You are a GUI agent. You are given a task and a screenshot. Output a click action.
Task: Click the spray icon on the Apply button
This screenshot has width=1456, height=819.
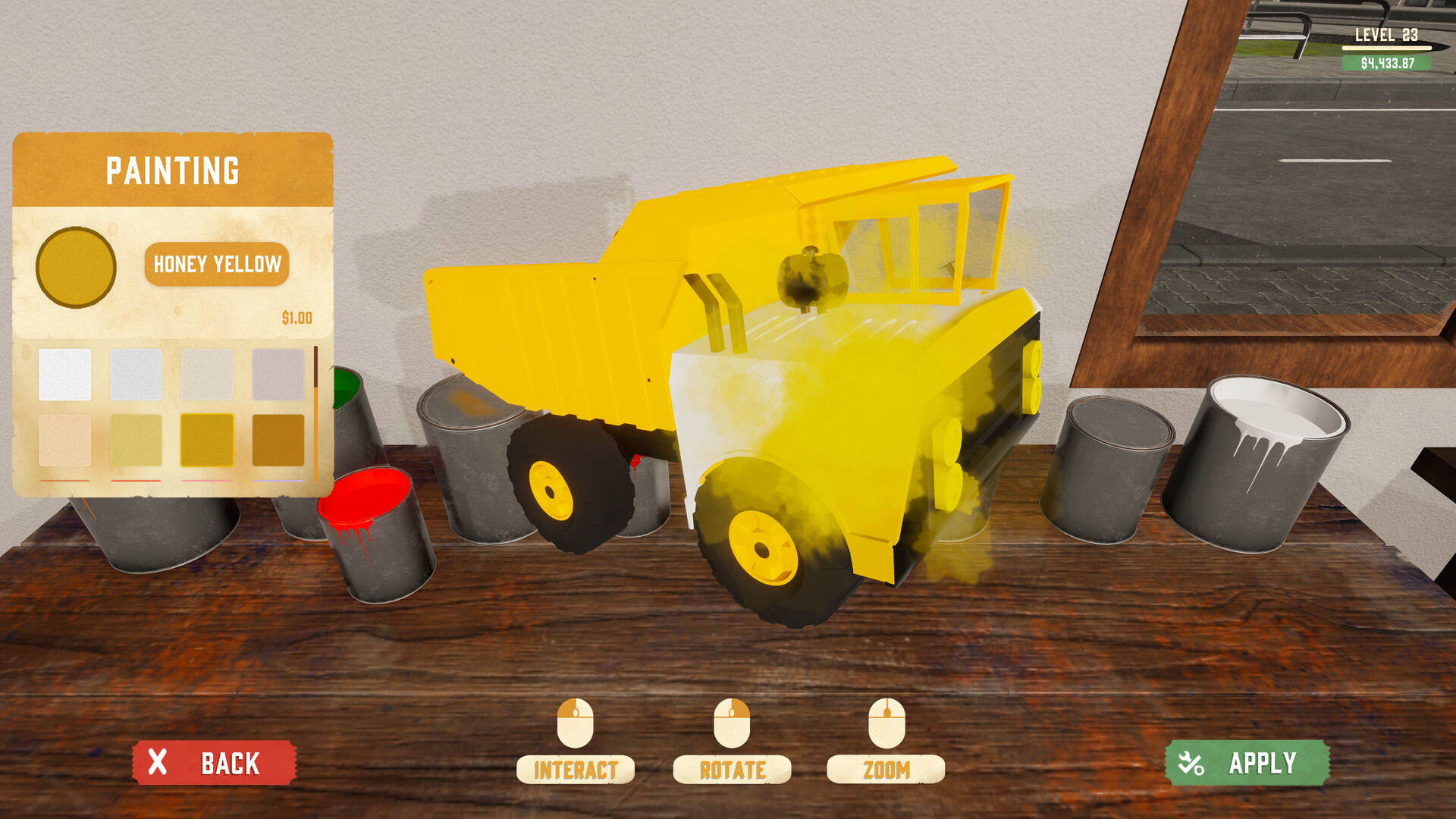point(1190,763)
